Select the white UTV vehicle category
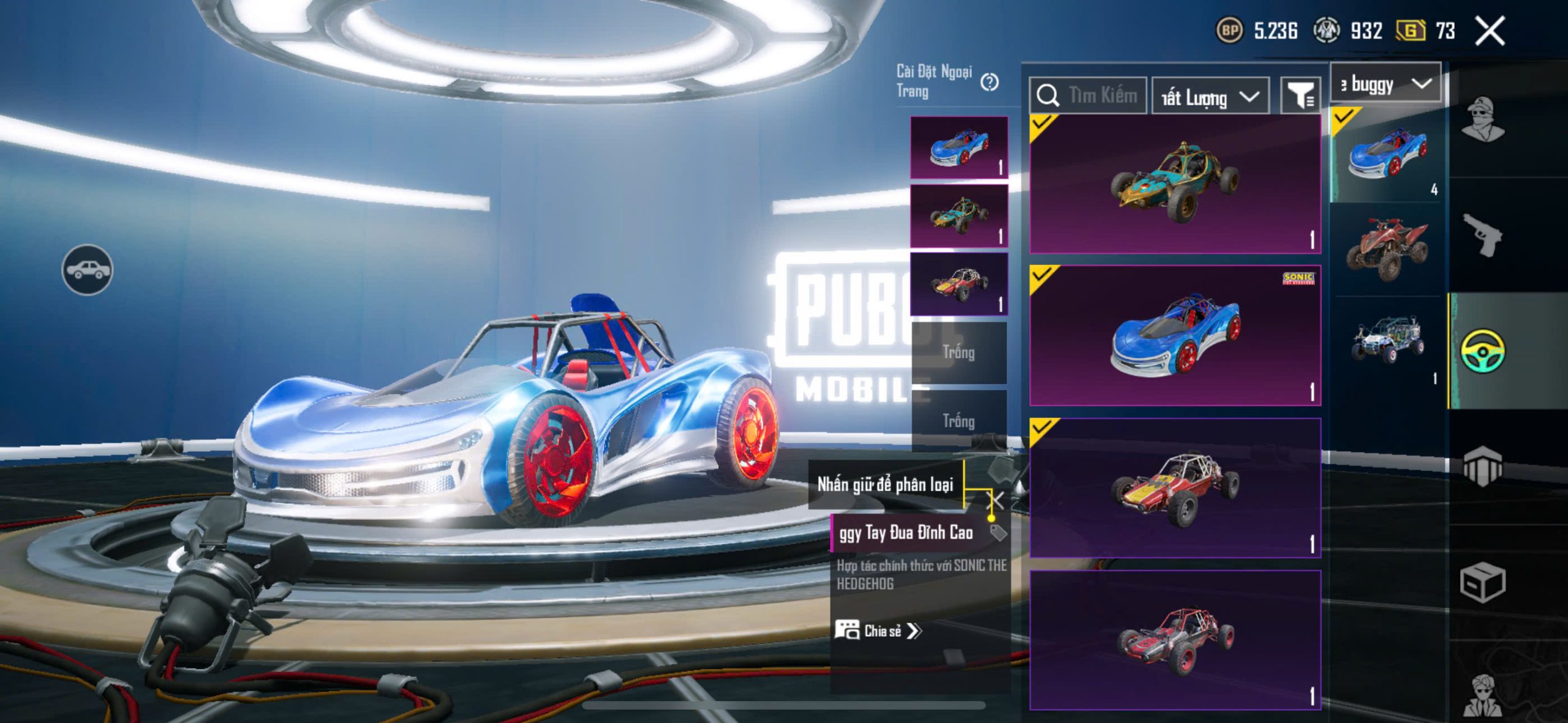The height and width of the screenshot is (723, 1568). coord(1388,340)
